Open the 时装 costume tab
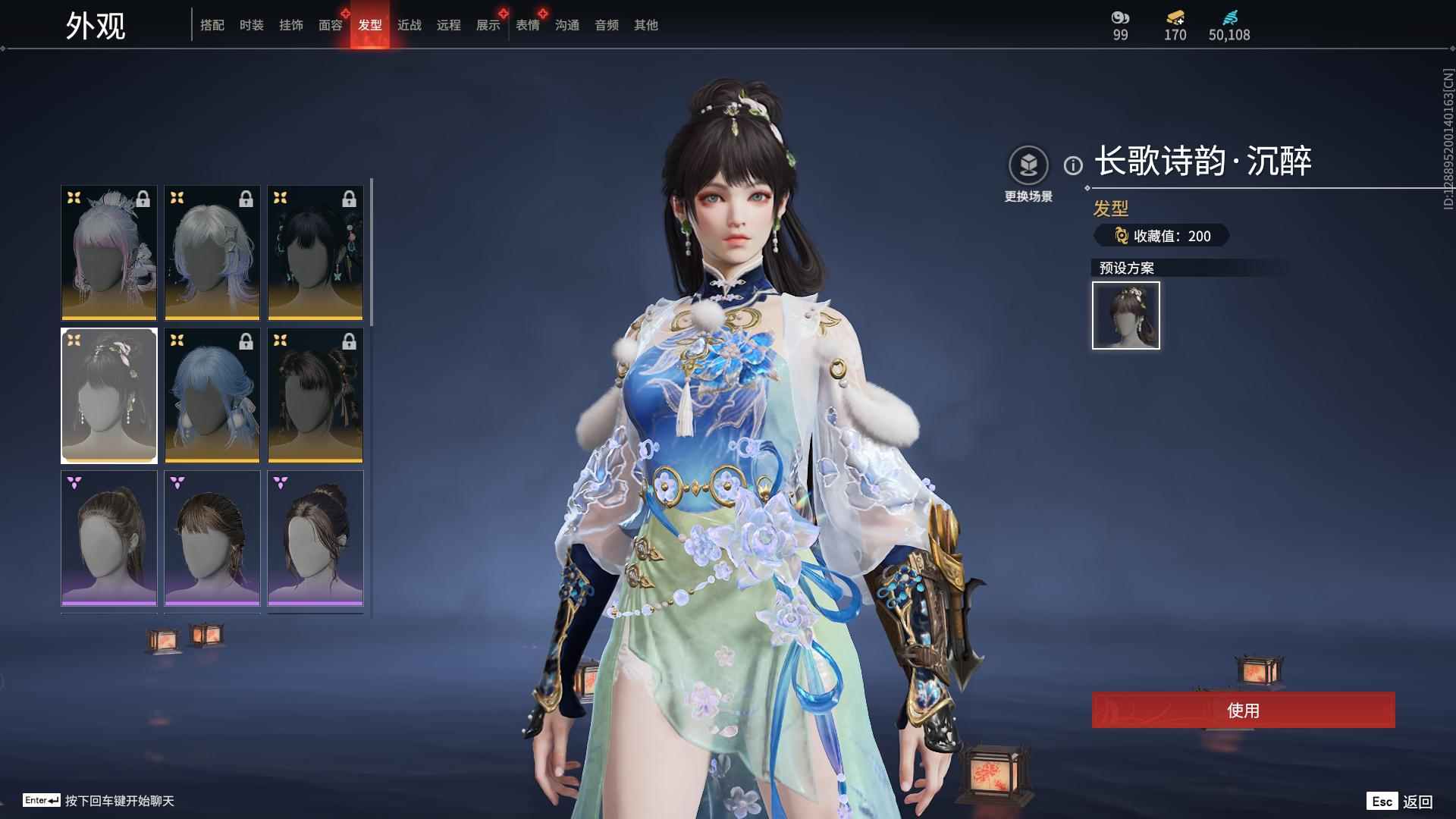The image size is (1456, 819). [x=252, y=25]
